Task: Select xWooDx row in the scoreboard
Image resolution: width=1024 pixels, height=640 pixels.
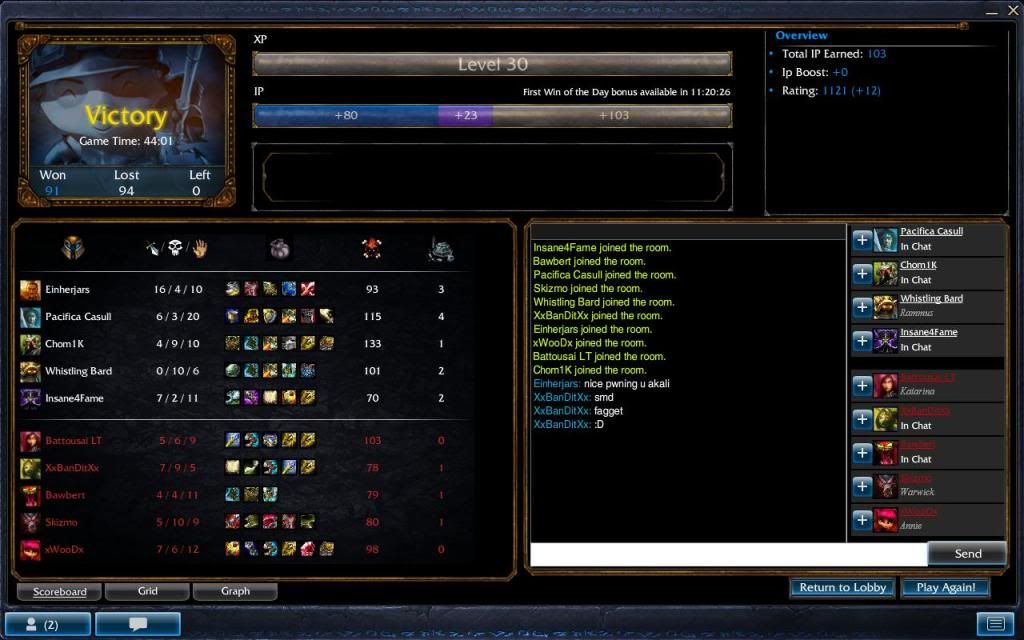Action: (64, 549)
